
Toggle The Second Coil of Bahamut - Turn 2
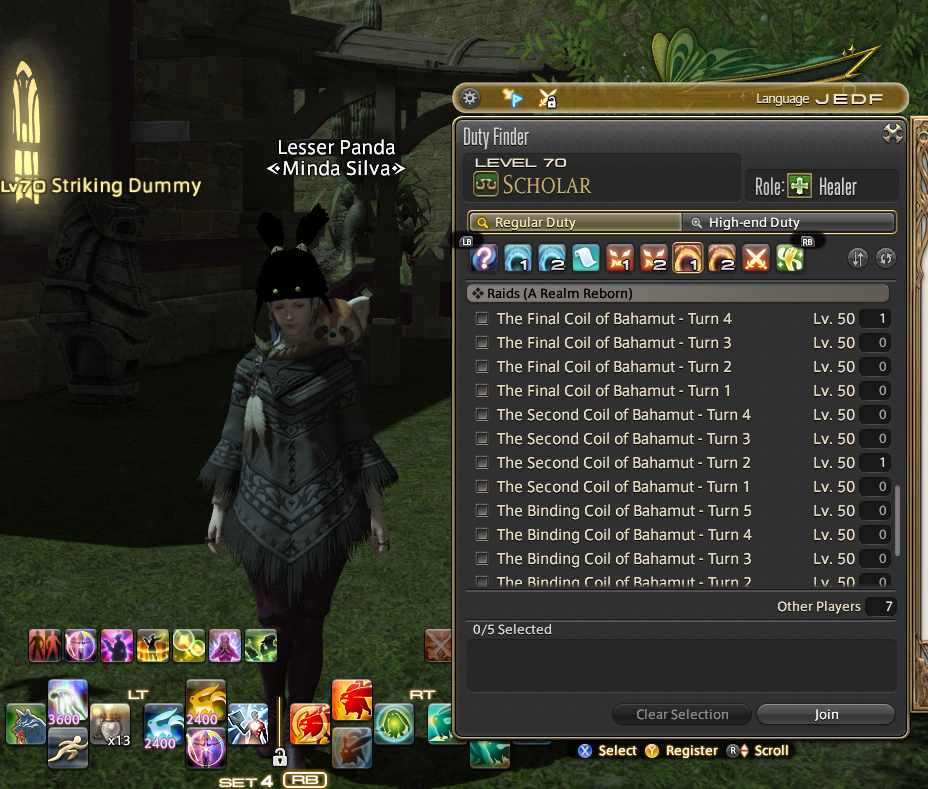click(x=483, y=463)
